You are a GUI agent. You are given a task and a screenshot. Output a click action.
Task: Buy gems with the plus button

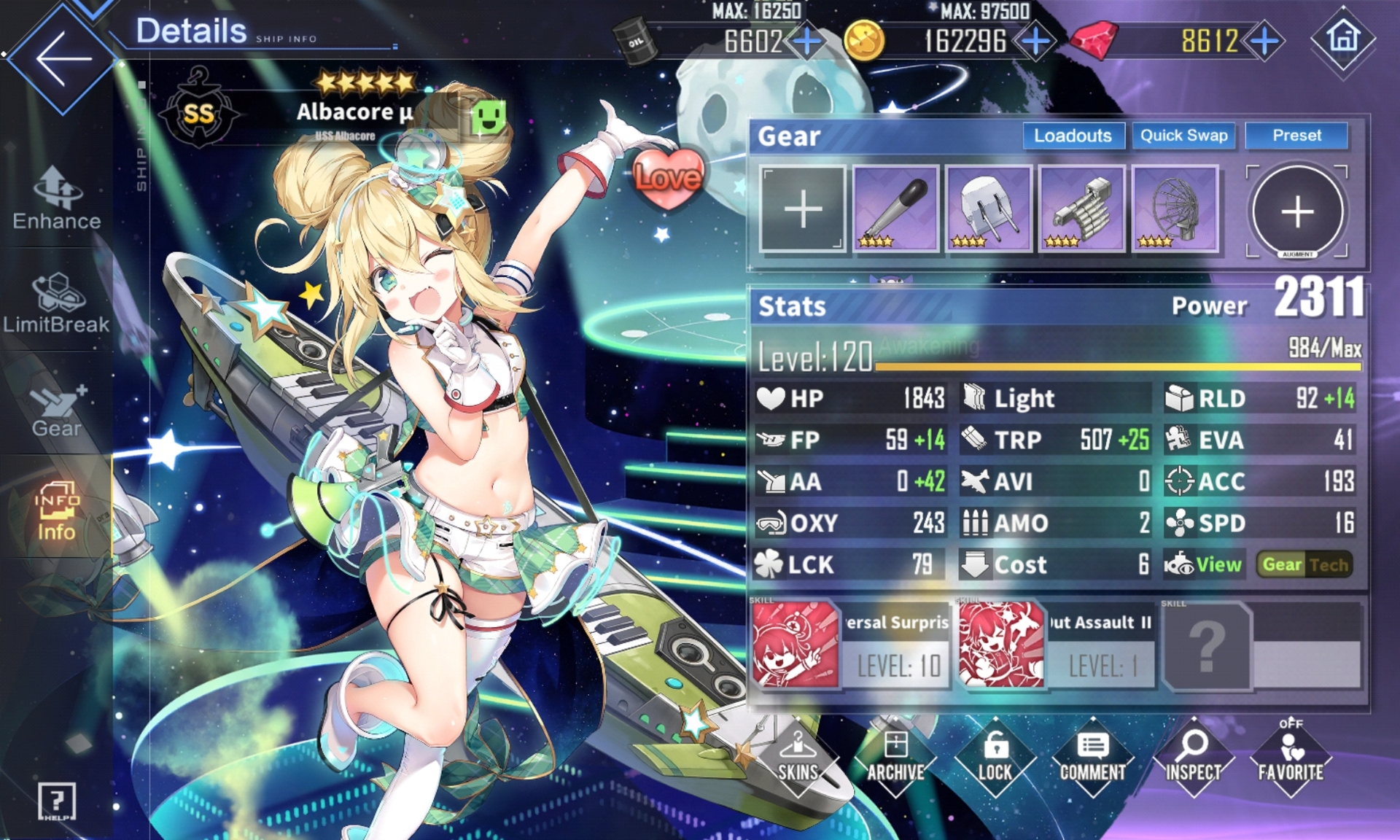click(1264, 41)
